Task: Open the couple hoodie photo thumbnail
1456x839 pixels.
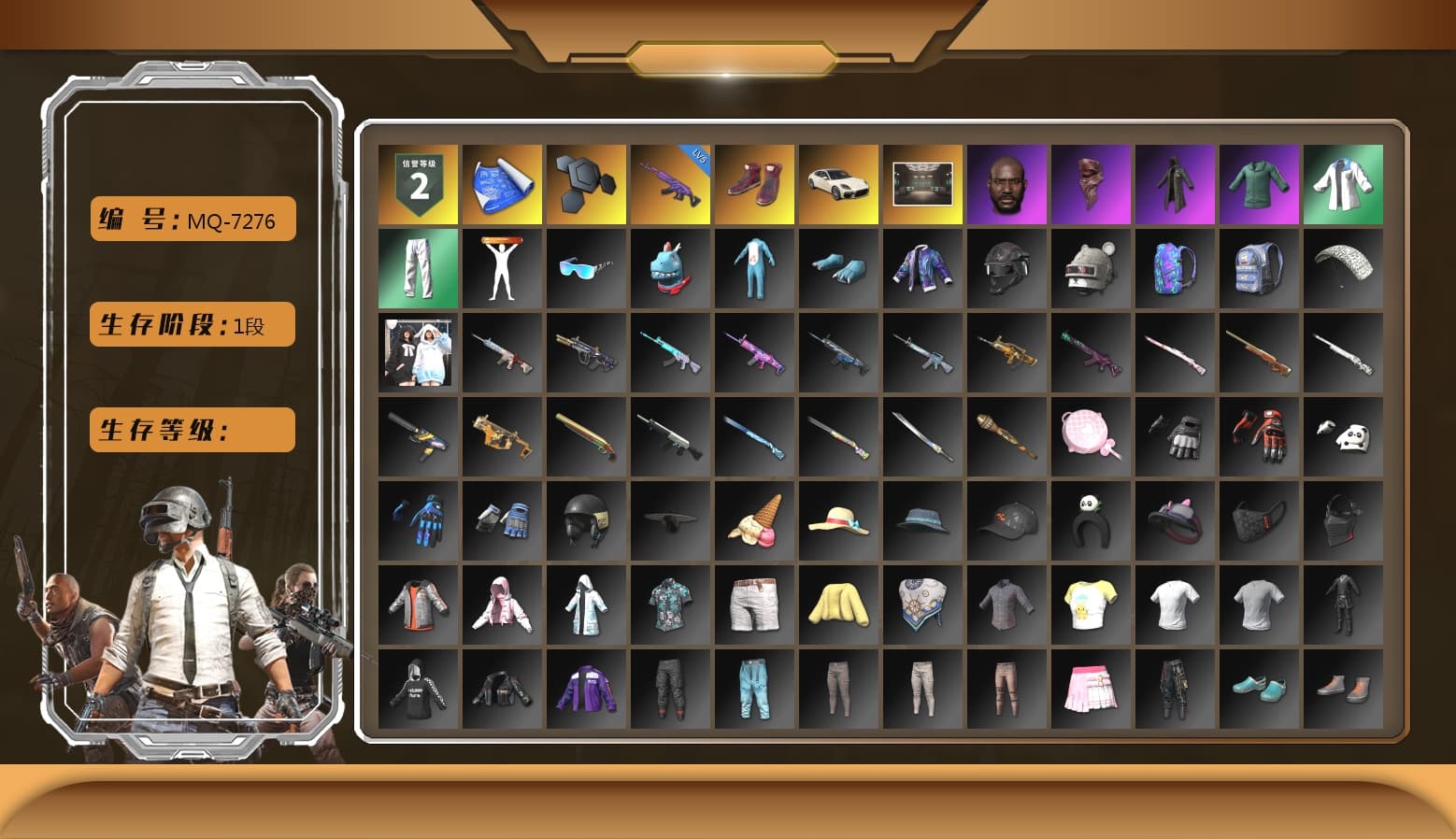Action: [x=418, y=352]
